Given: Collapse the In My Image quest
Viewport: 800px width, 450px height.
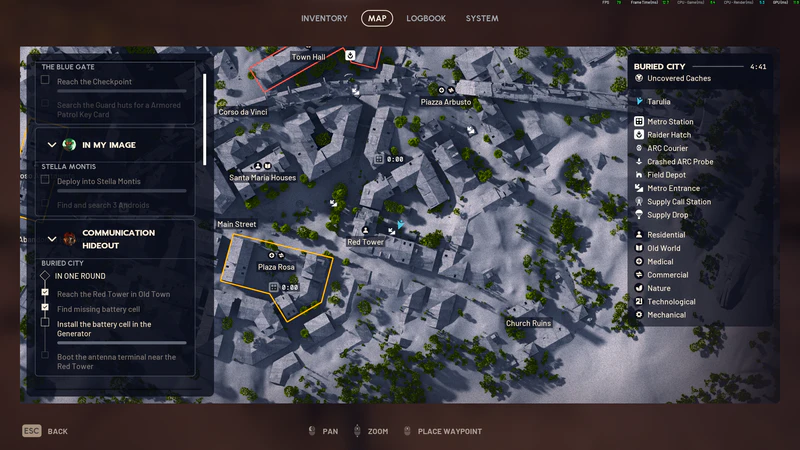Looking at the screenshot, I should pyautogui.click(x=52, y=145).
